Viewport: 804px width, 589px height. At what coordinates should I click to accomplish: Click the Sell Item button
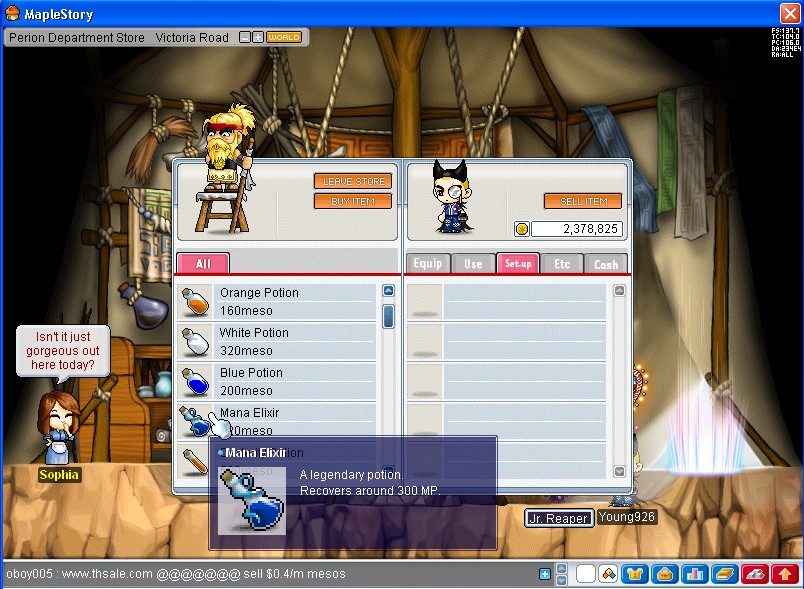(583, 201)
